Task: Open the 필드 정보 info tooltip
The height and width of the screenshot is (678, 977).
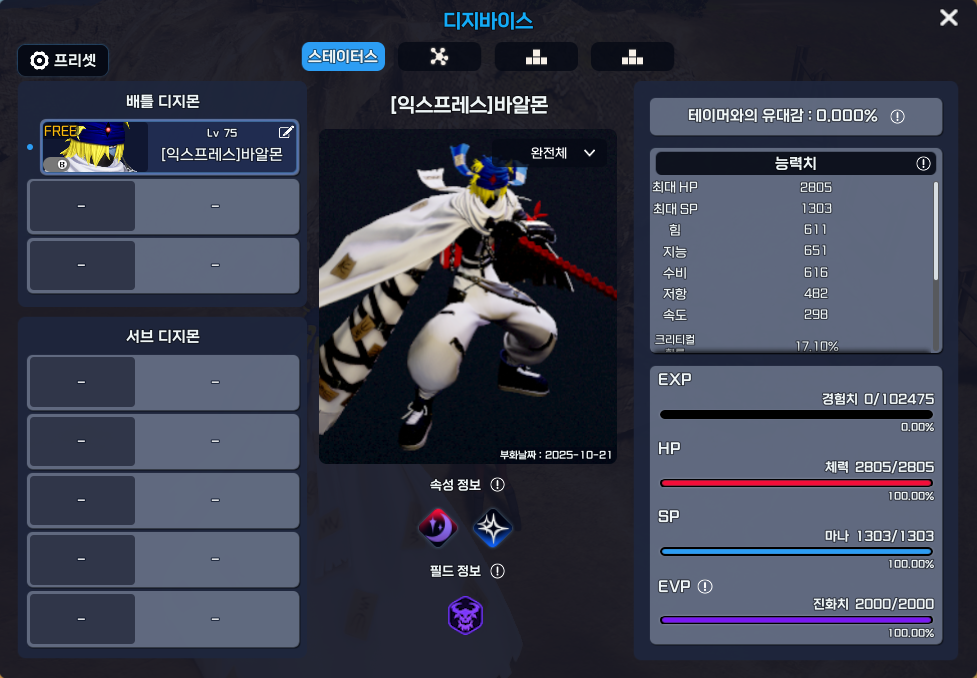Action: click(497, 571)
